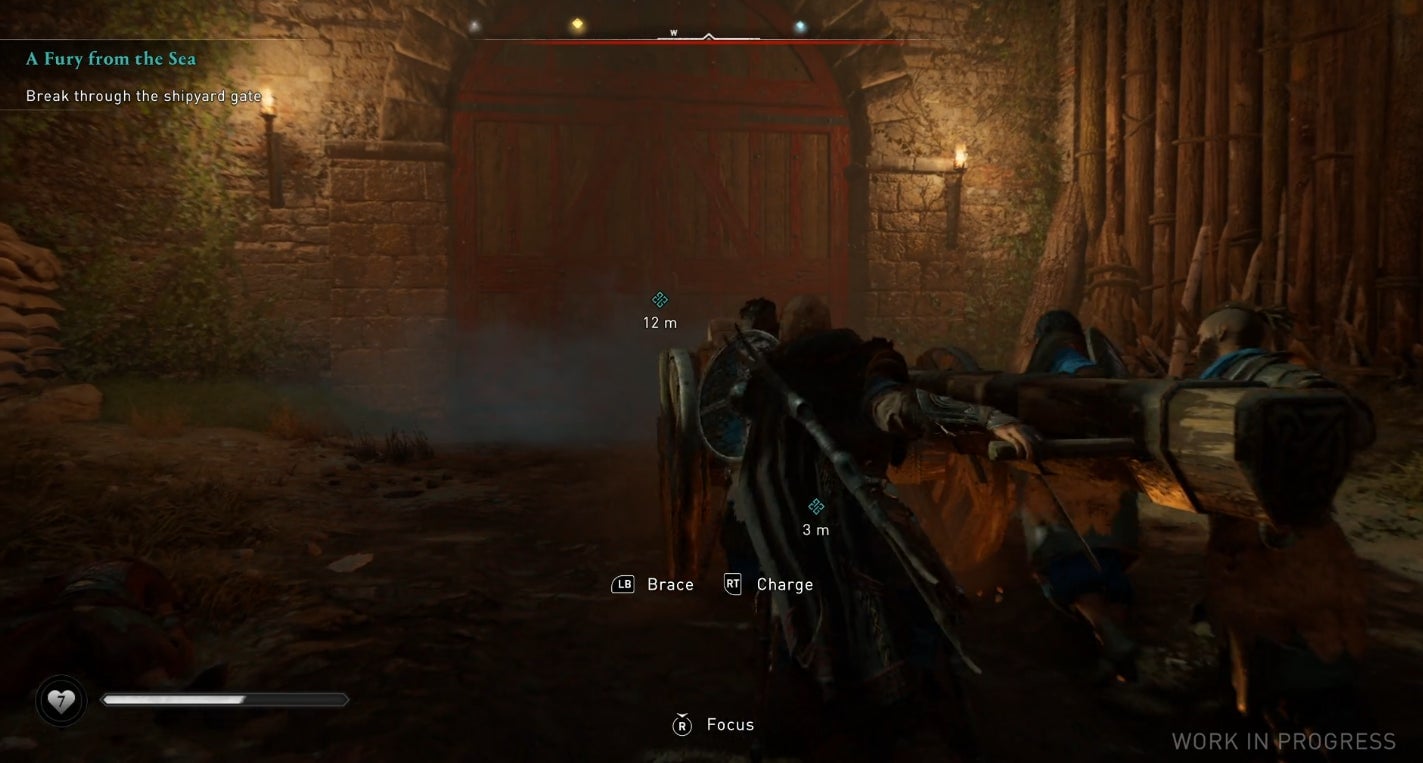Select the RT button prompt icon

pos(732,584)
